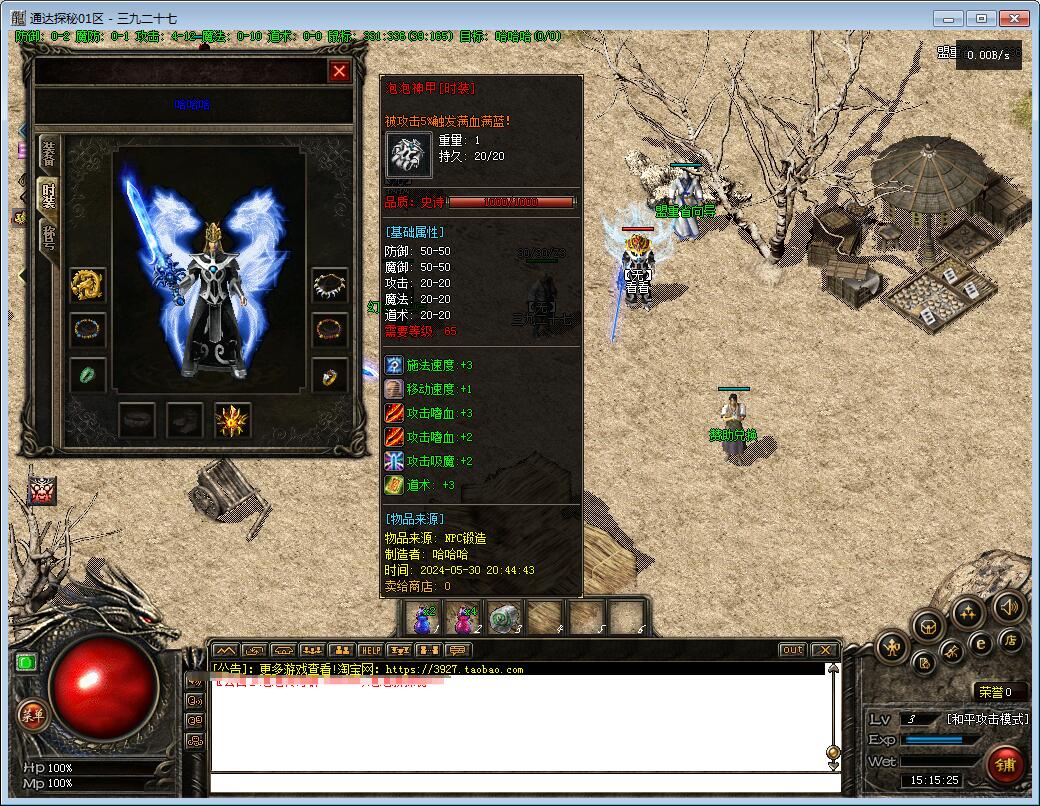The width and height of the screenshot is (1040, 806).
Task: Open the round 店 store icon
Action: (1011, 638)
